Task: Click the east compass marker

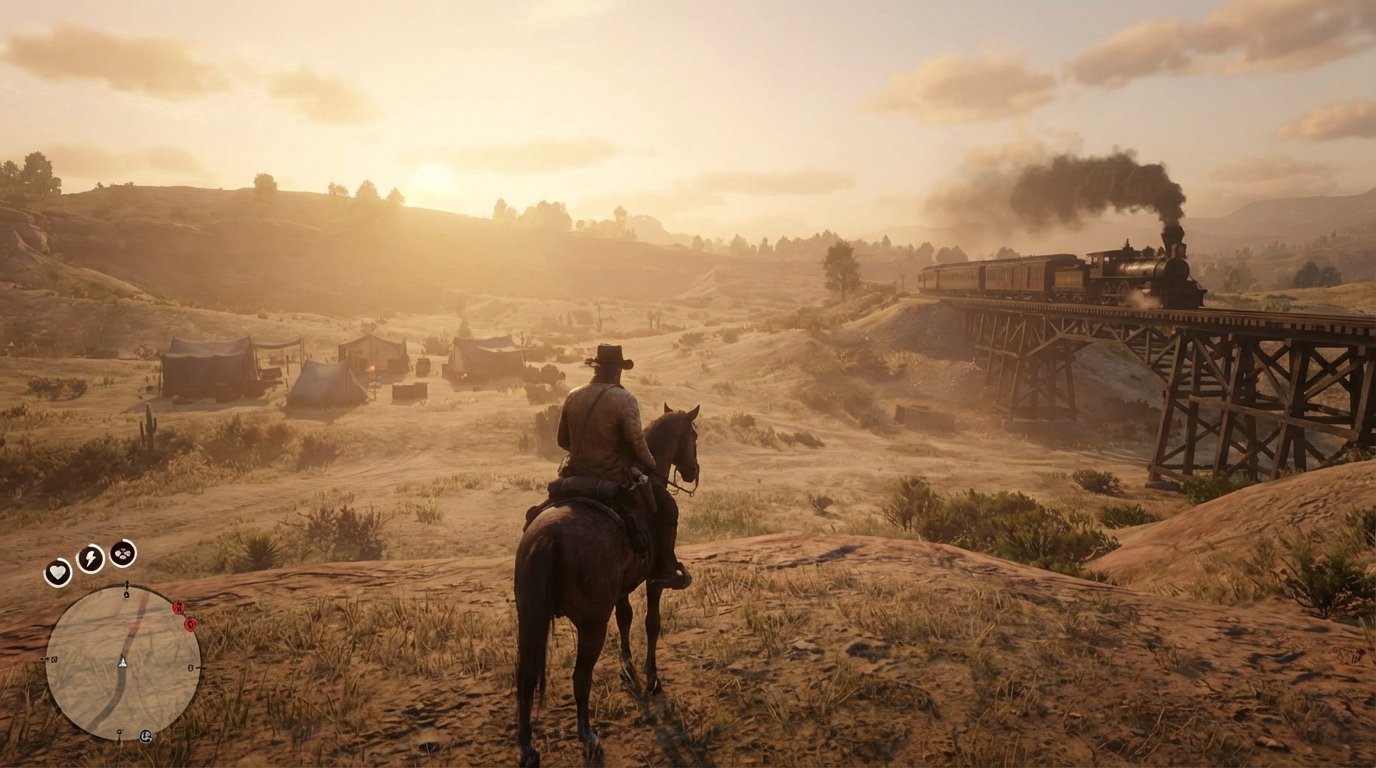Action: point(191,668)
